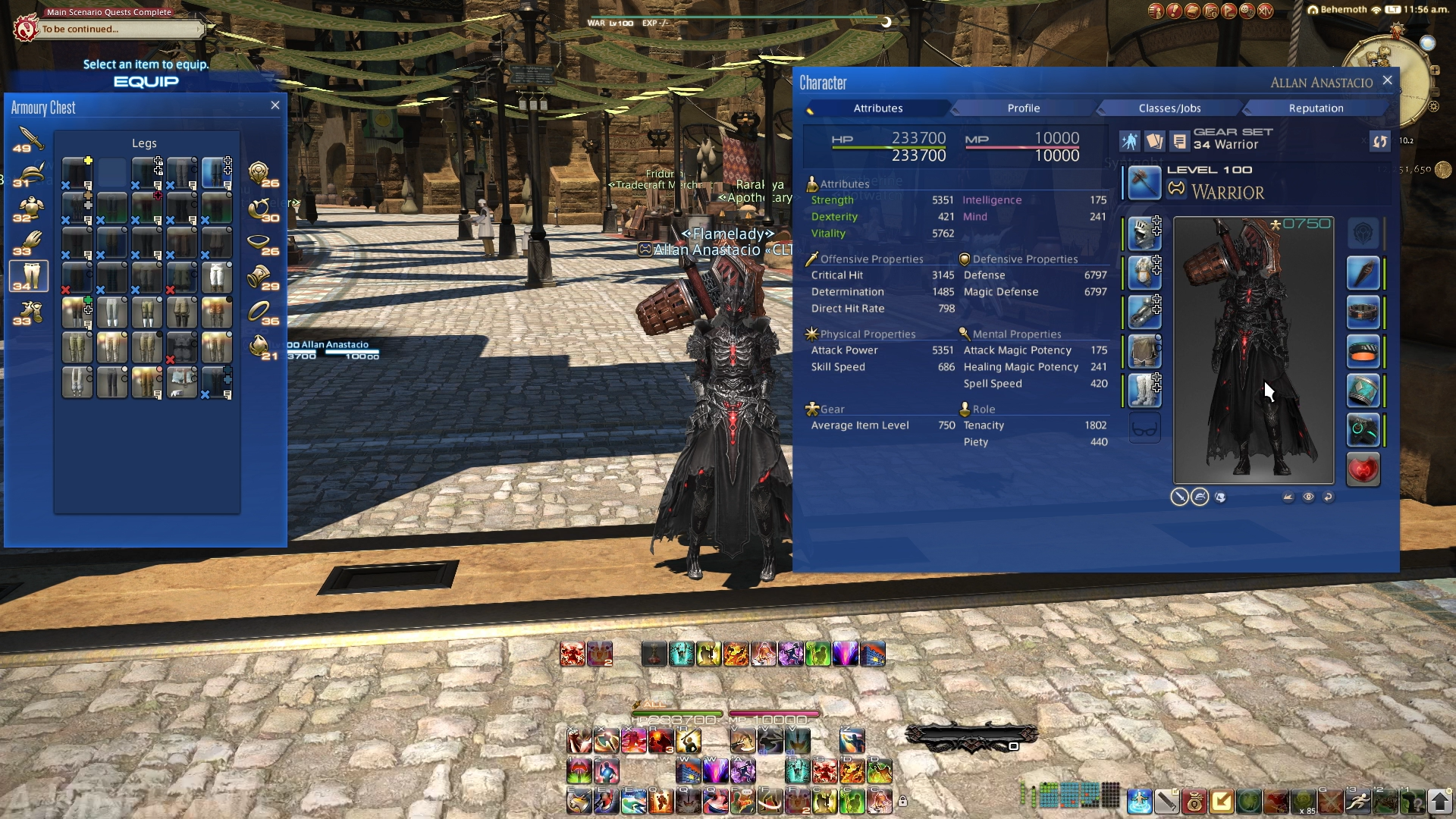Click the gear set list icon
1456x819 pixels.
[x=1178, y=141]
